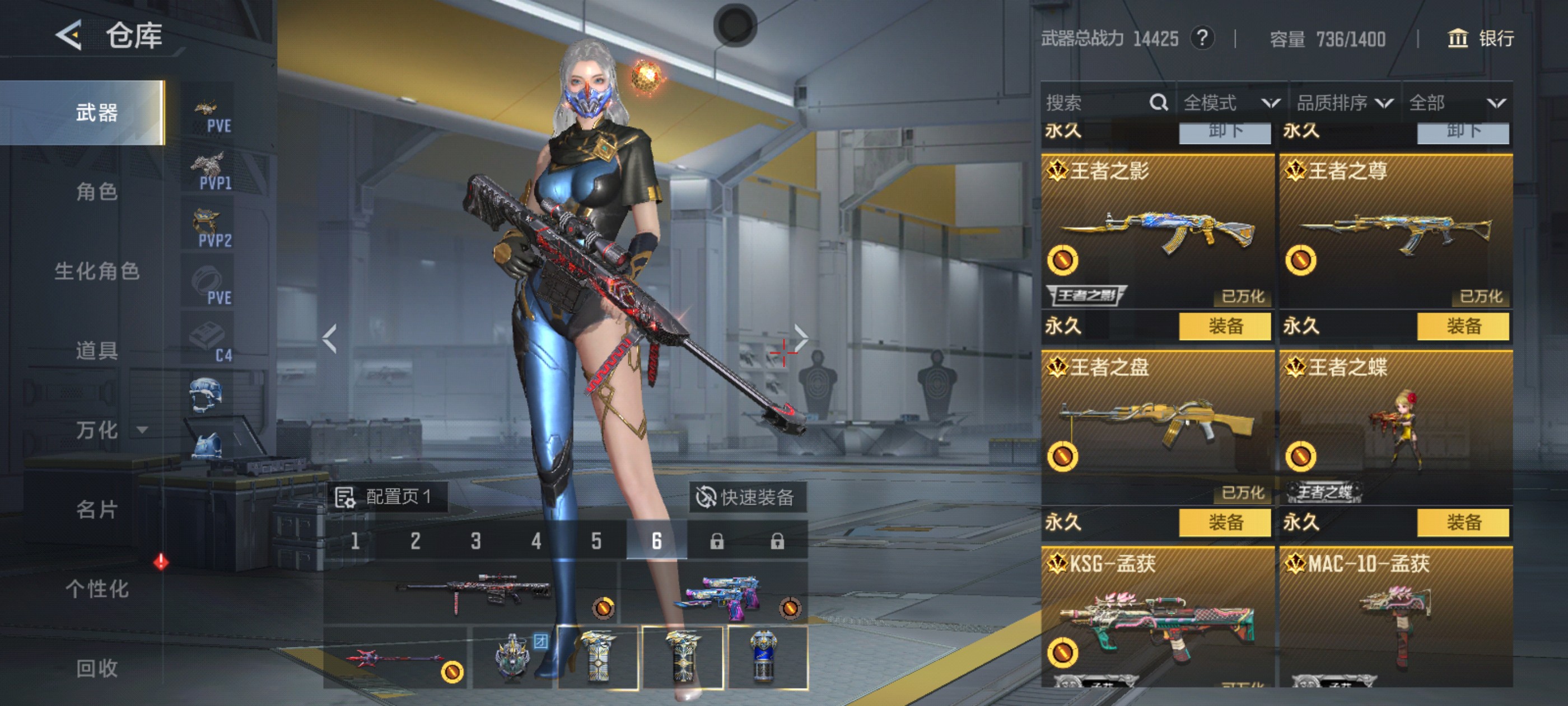This screenshot has width=1568, height=706.
Task: Select the 道具 category
Action: coord(97,350)
